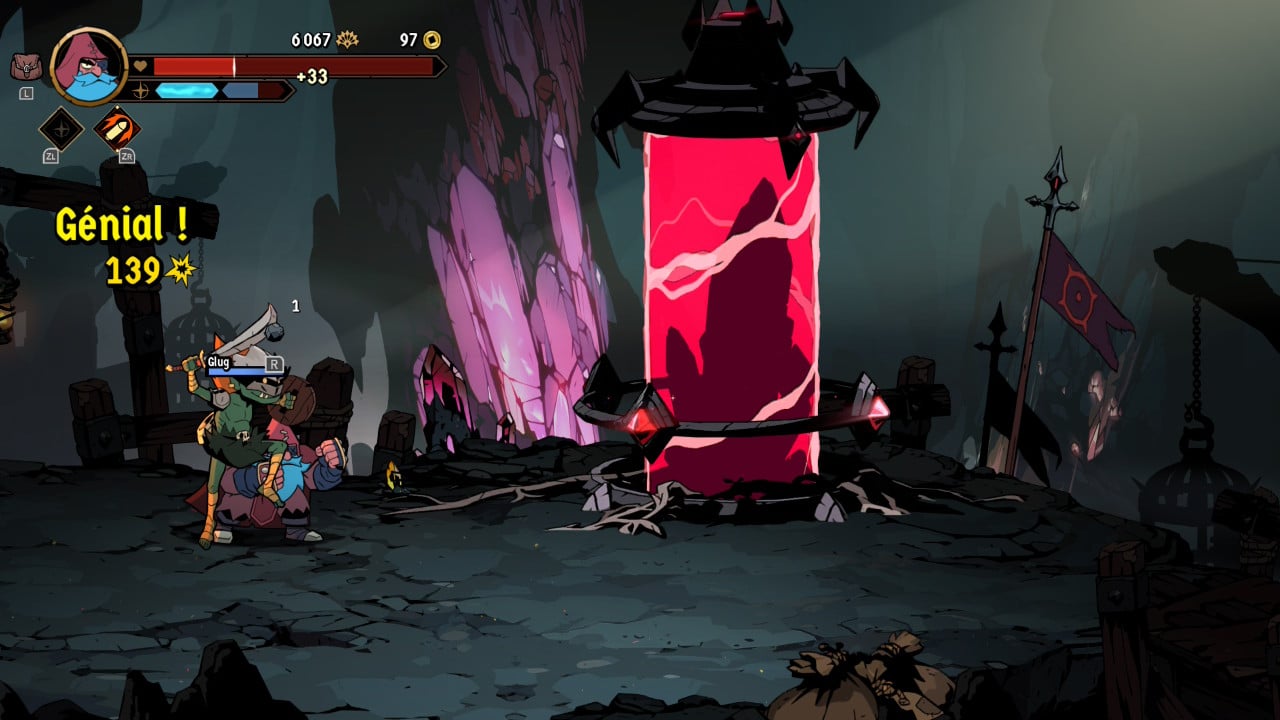Select the hooded blue-bearded character portrait
The width and height of the screenshot is (1280, 720).
coord(88,66)
